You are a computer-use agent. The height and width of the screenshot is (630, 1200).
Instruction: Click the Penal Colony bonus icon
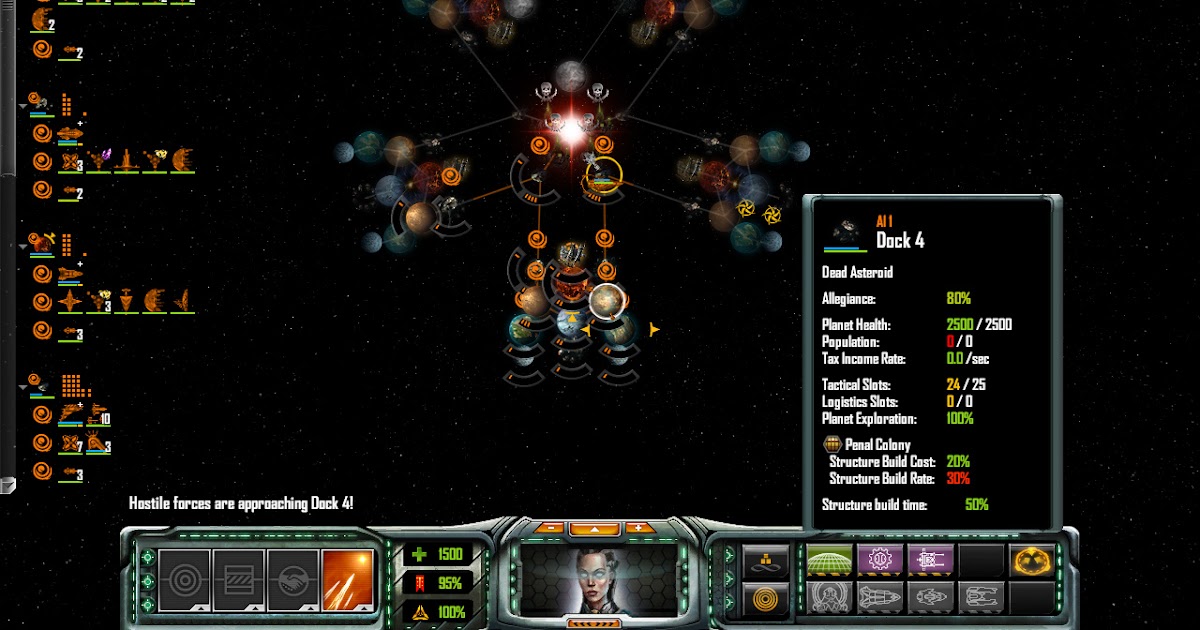tap(831, 445)
